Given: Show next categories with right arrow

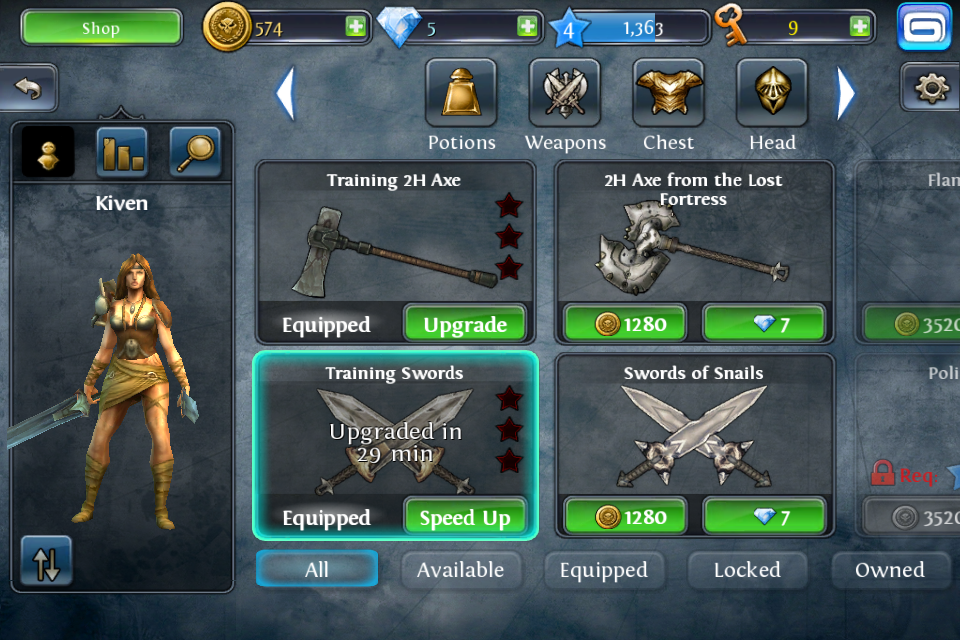Looking at the screenshot, I should (846, 93).
